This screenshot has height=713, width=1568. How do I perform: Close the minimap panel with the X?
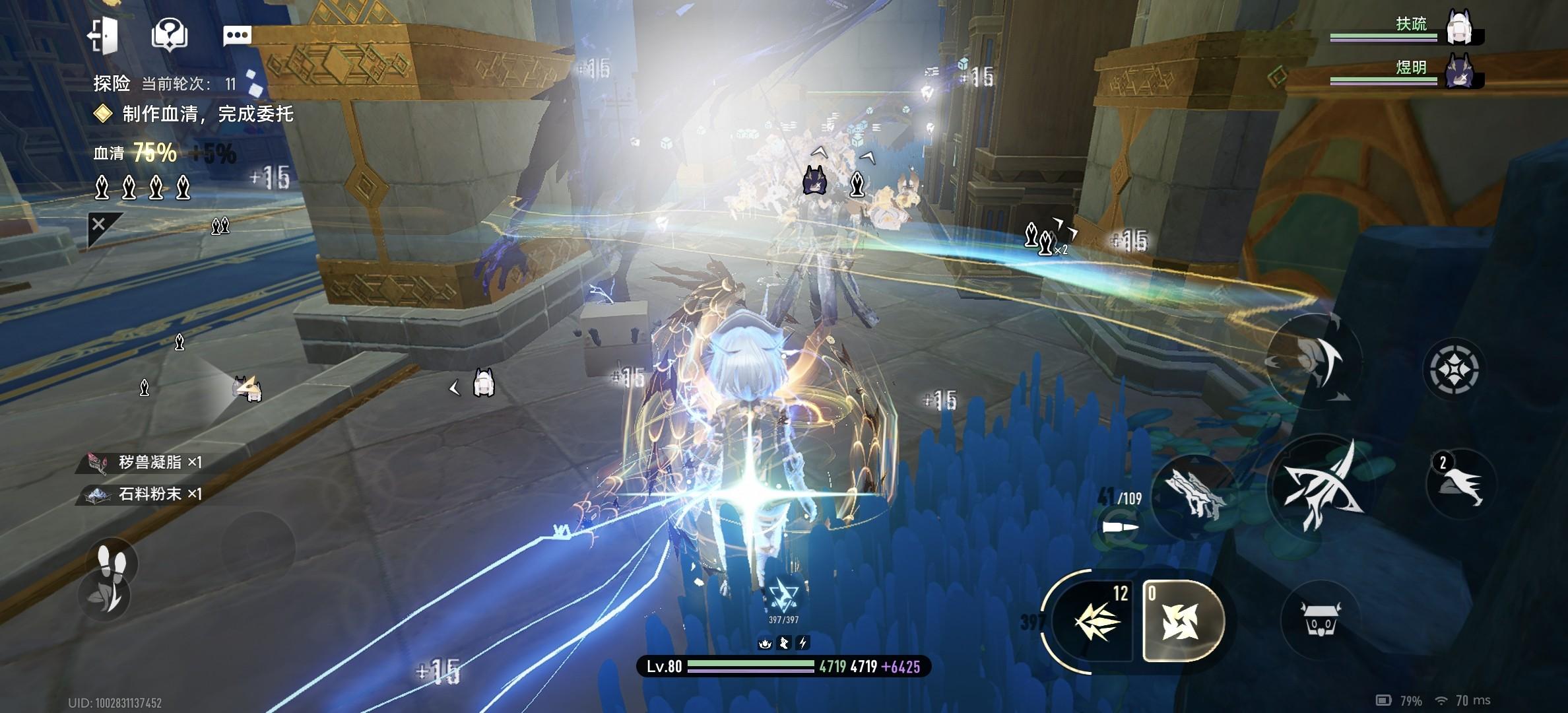click(99, 224)
